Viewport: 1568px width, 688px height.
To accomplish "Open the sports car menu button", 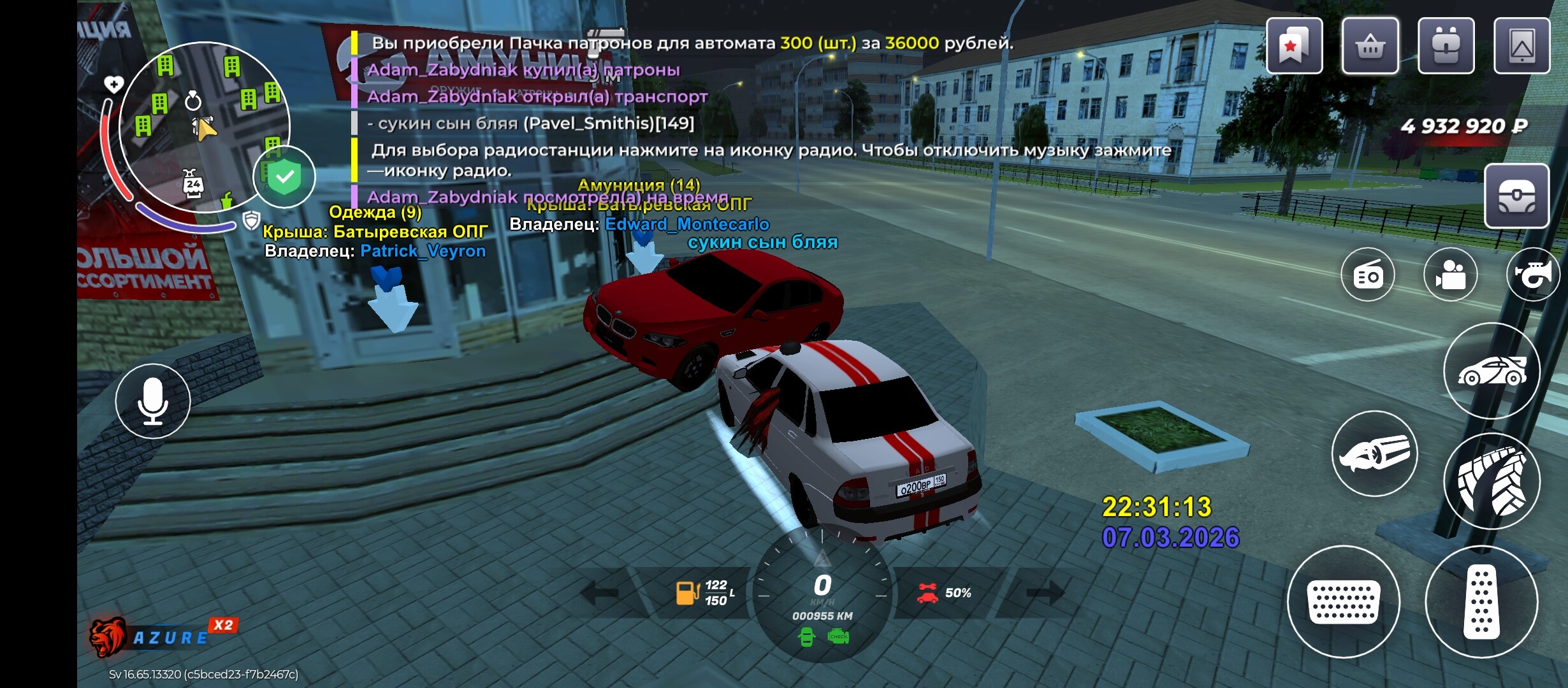I will (1492, 371).
